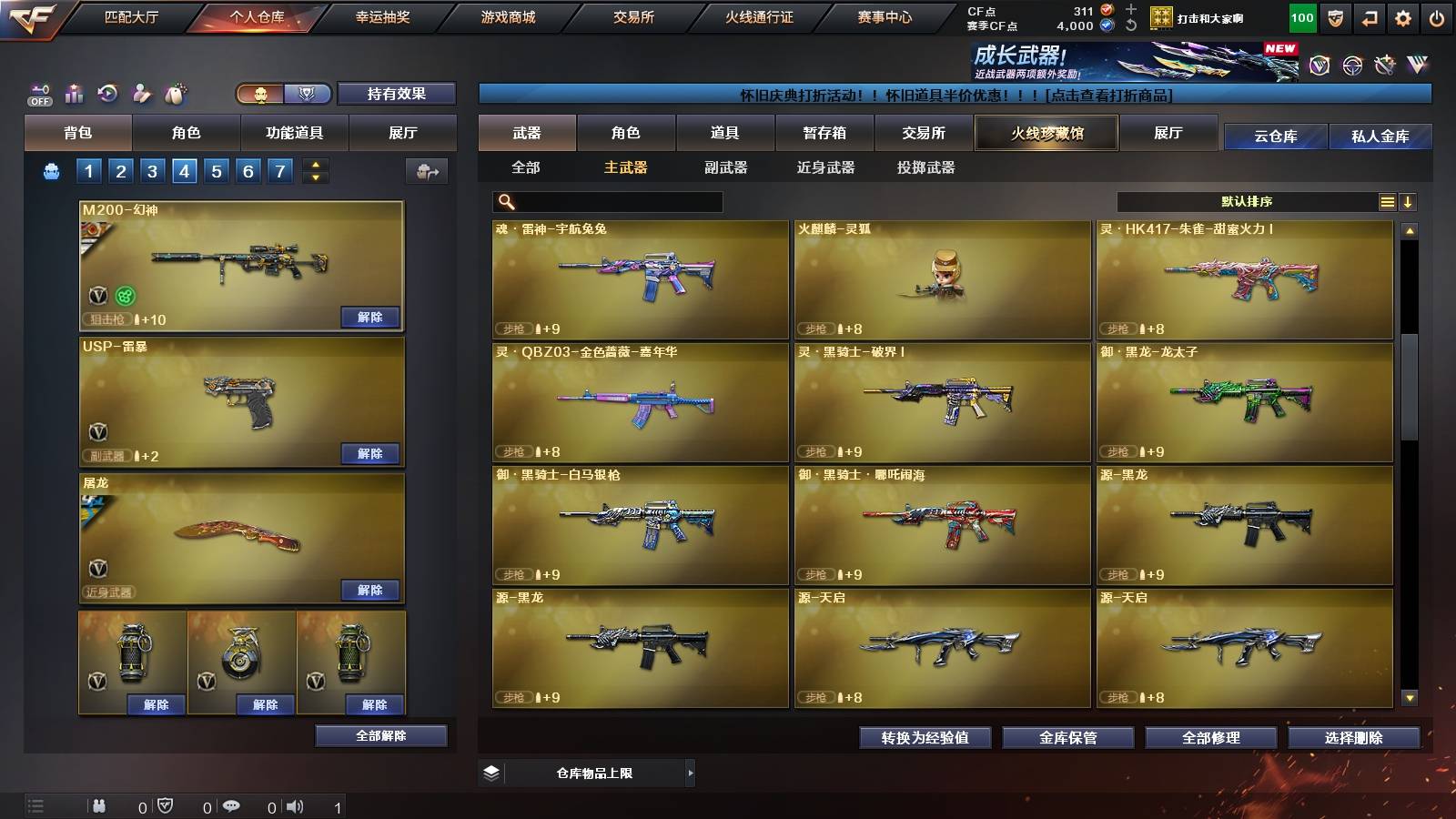The width and height of the screenshot is (1456, 819).
Task: Switch to the 火线珍藏馆 tab
Action: point(1046,133)
